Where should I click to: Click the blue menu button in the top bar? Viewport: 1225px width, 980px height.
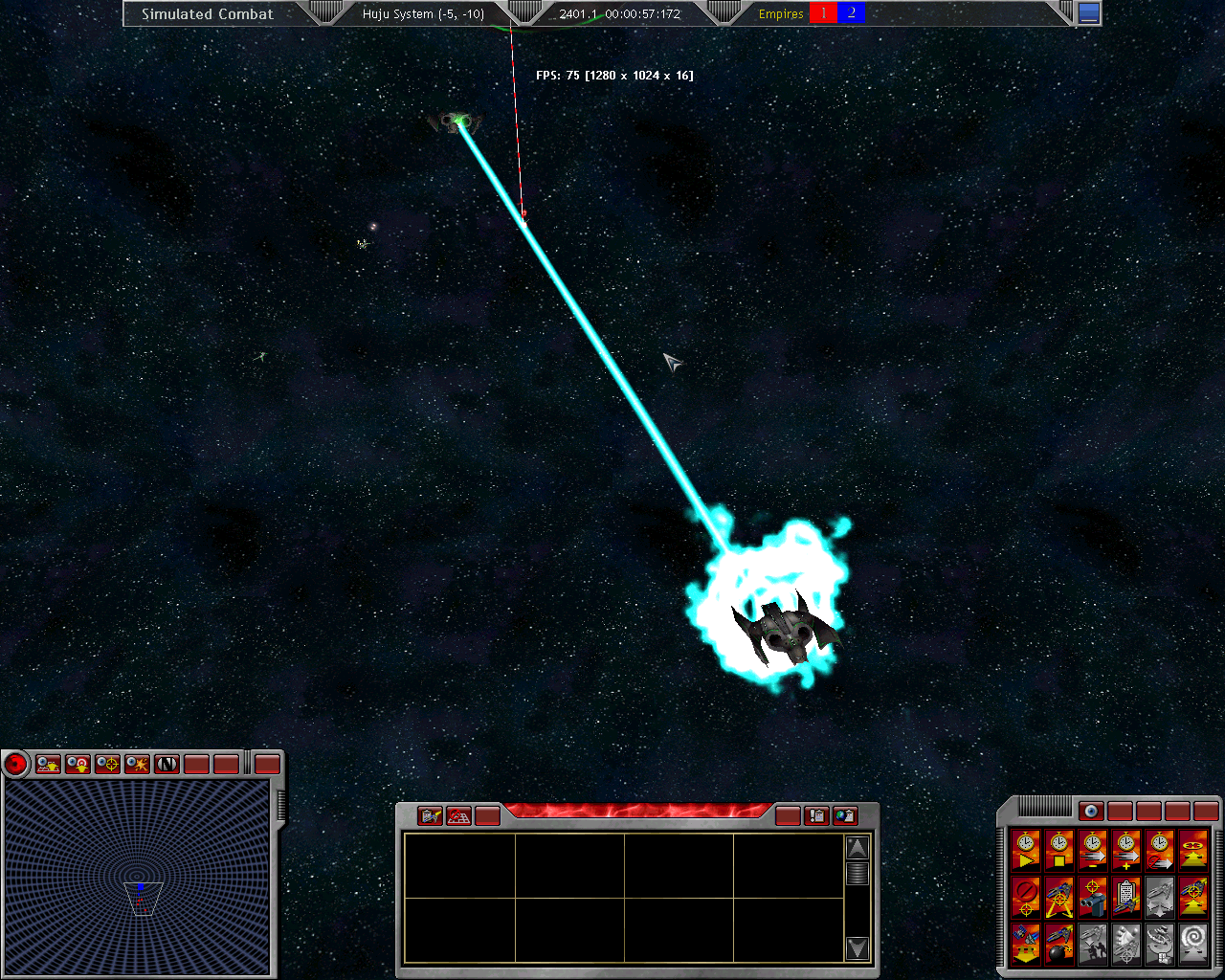(1089, 13)
